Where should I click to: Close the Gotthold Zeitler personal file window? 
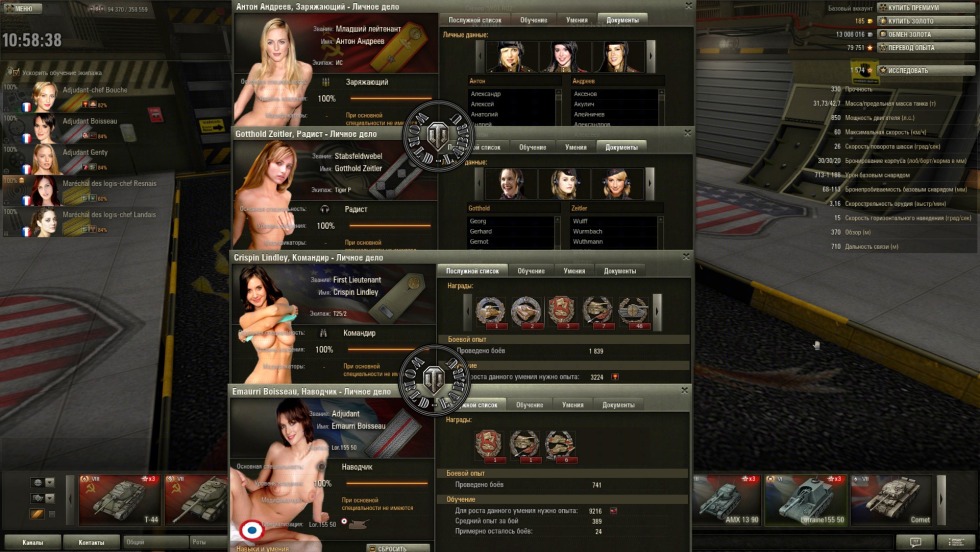(x=688, y=133)
